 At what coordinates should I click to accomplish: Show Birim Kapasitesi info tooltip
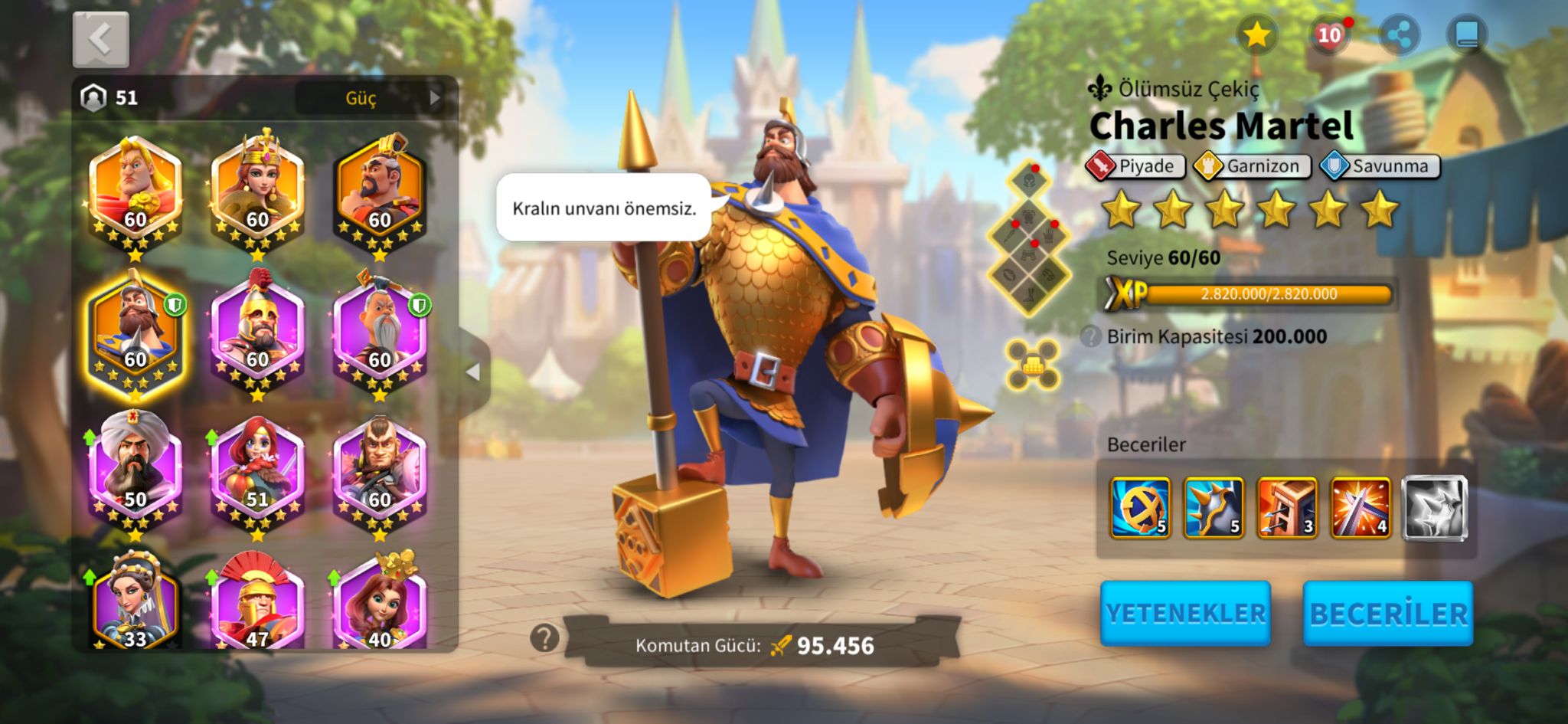1091,336
